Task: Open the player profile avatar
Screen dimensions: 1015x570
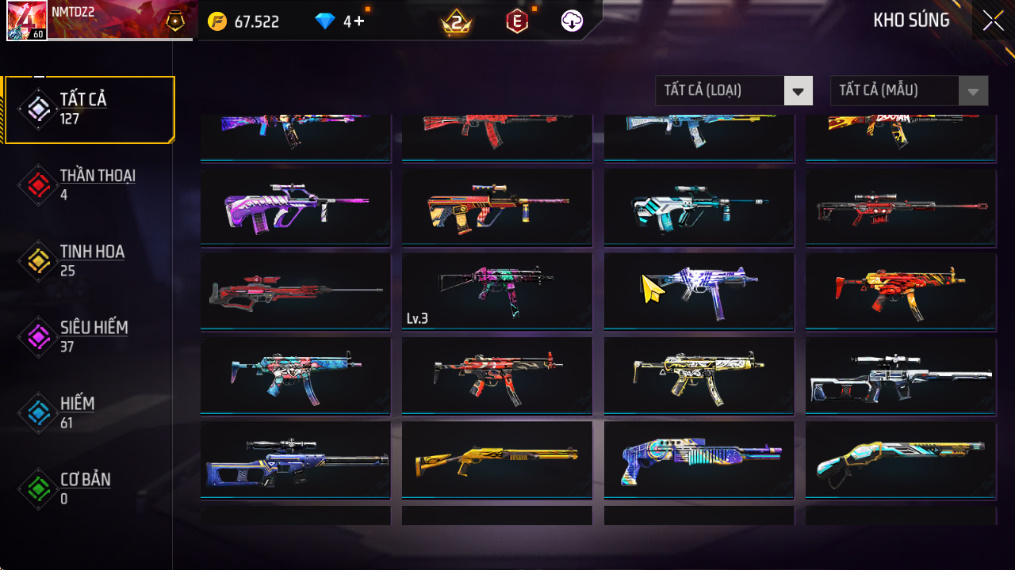Action: click(26, 21)
